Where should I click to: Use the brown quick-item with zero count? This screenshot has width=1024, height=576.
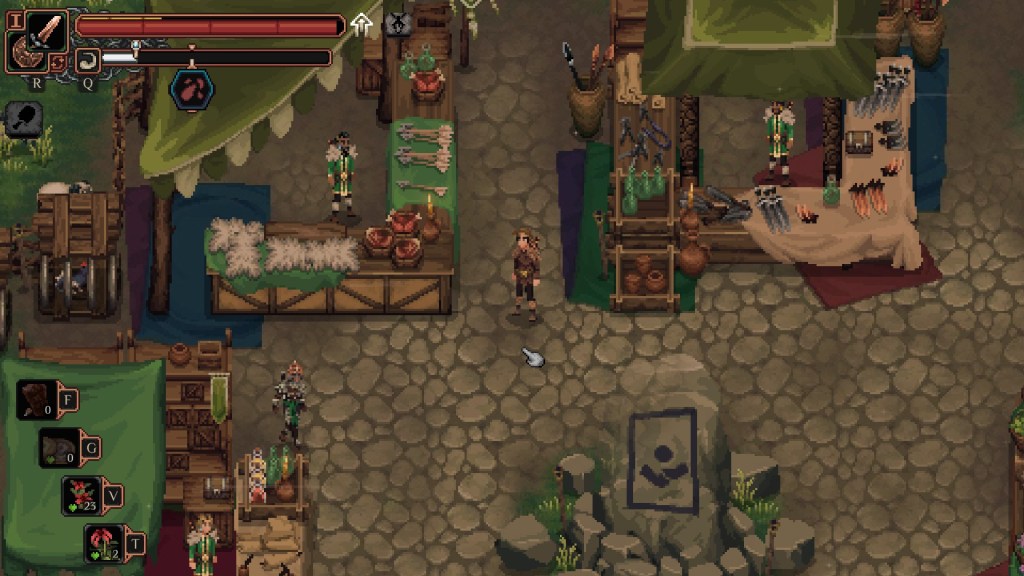tap(36, 400)
